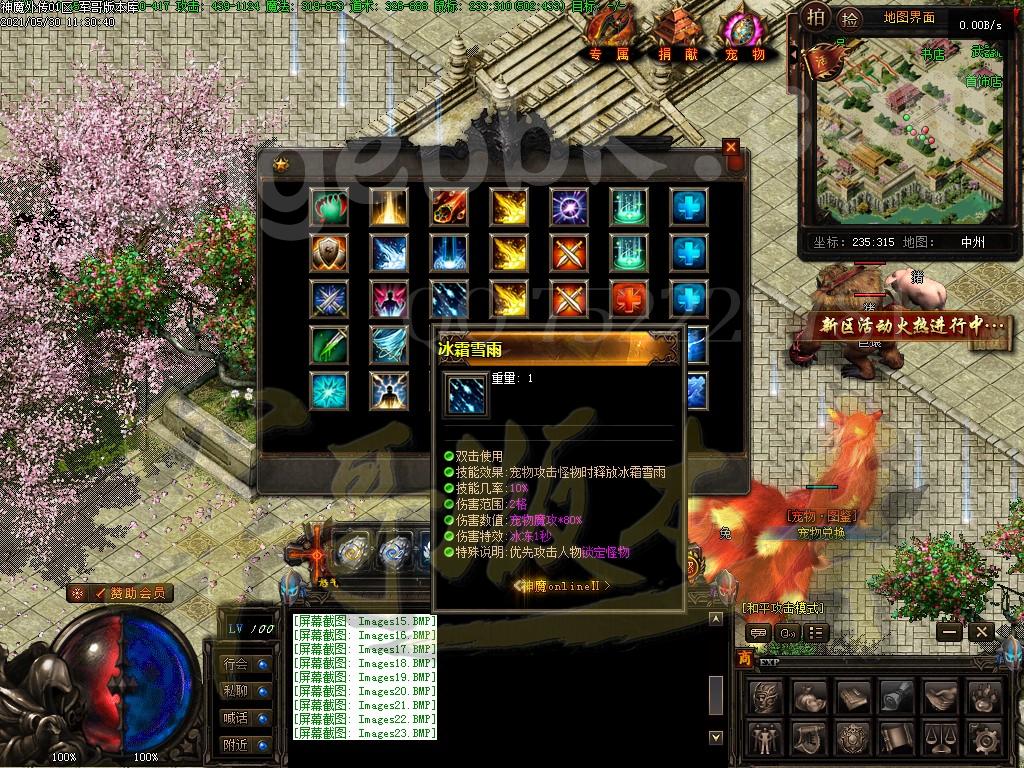1024x768 pixels.
Task: Click the 拍 auction button
Action: coord(817,17)
